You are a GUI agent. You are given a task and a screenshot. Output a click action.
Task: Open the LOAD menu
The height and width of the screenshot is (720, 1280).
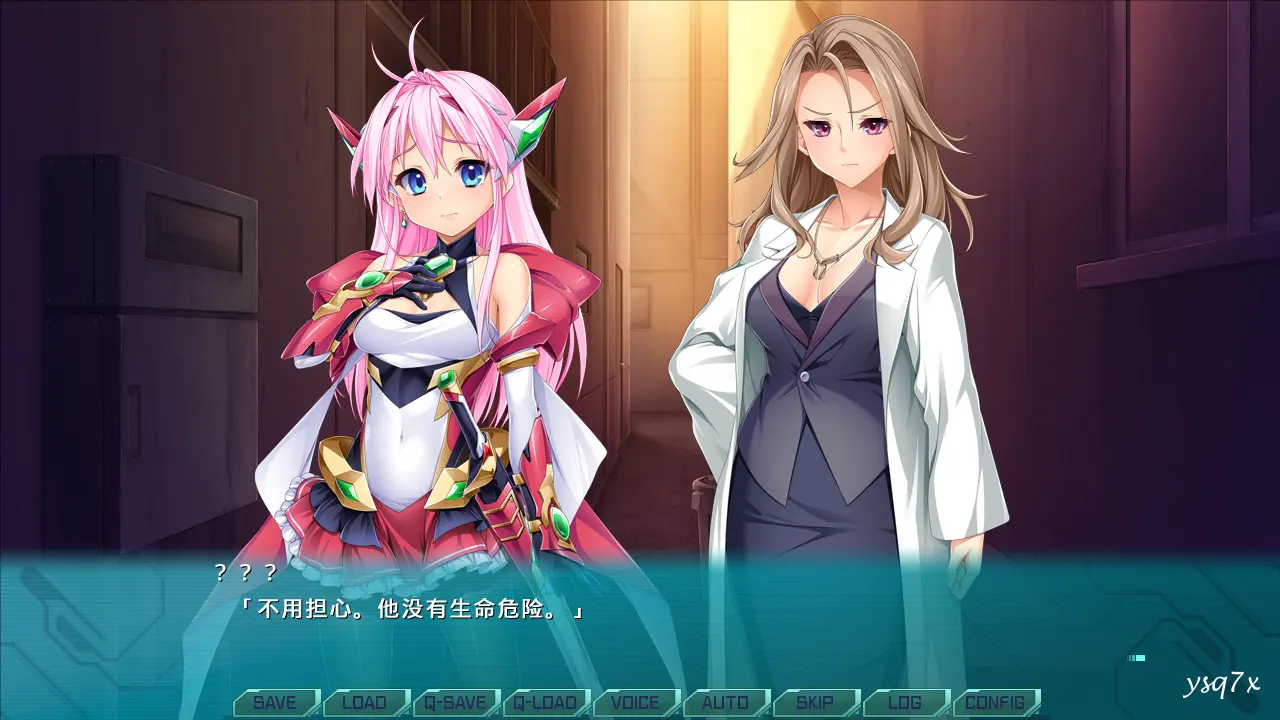coord(365,702)
